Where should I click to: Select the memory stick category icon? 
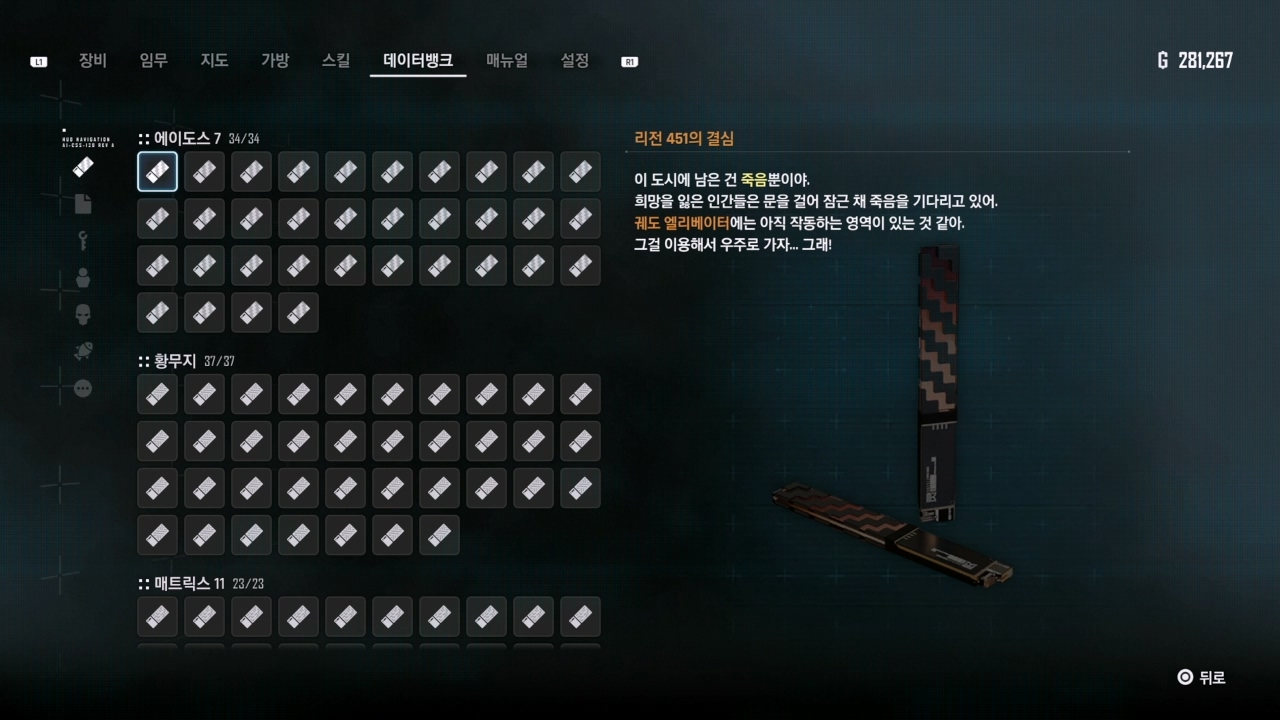click(x=83, y=167)
